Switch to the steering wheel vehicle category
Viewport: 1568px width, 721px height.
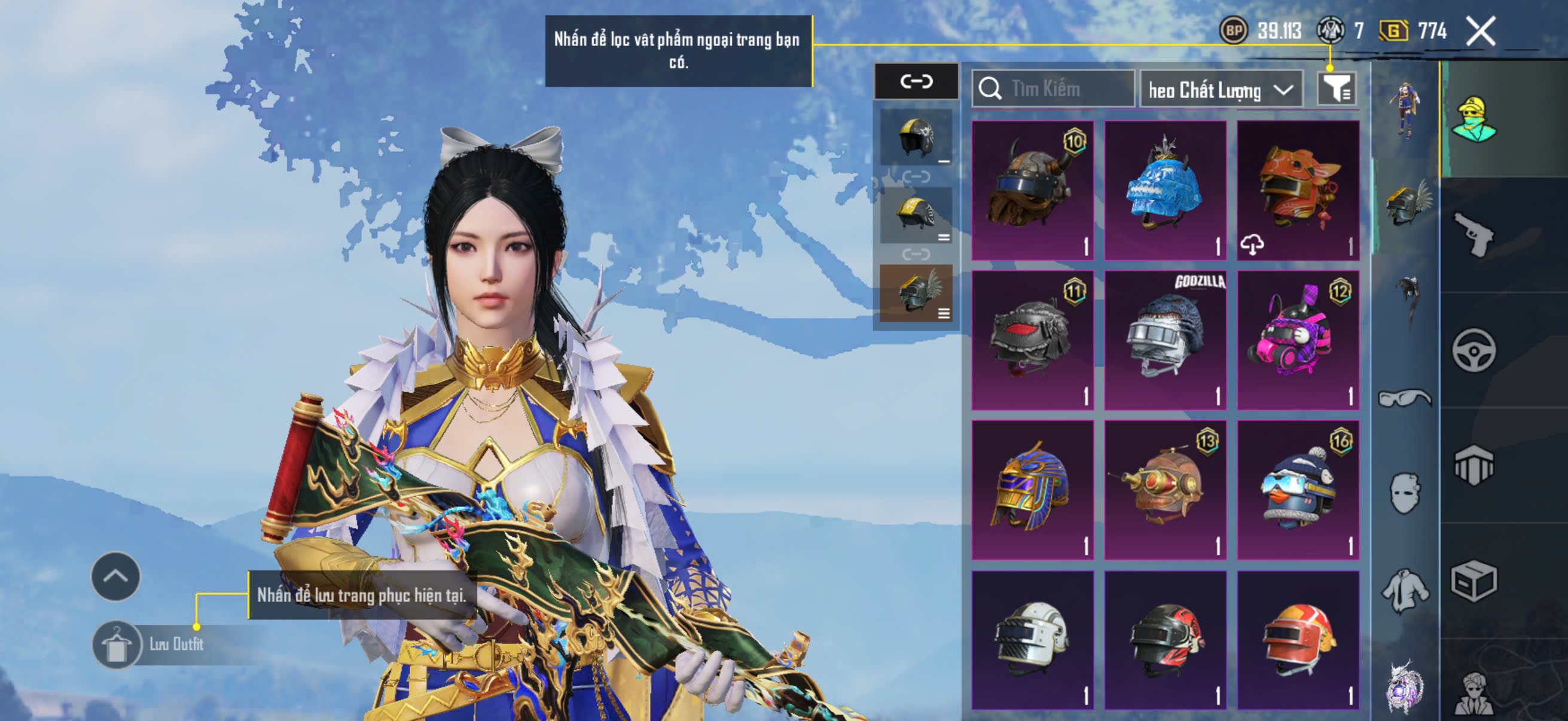click(x=1474, y=350)
